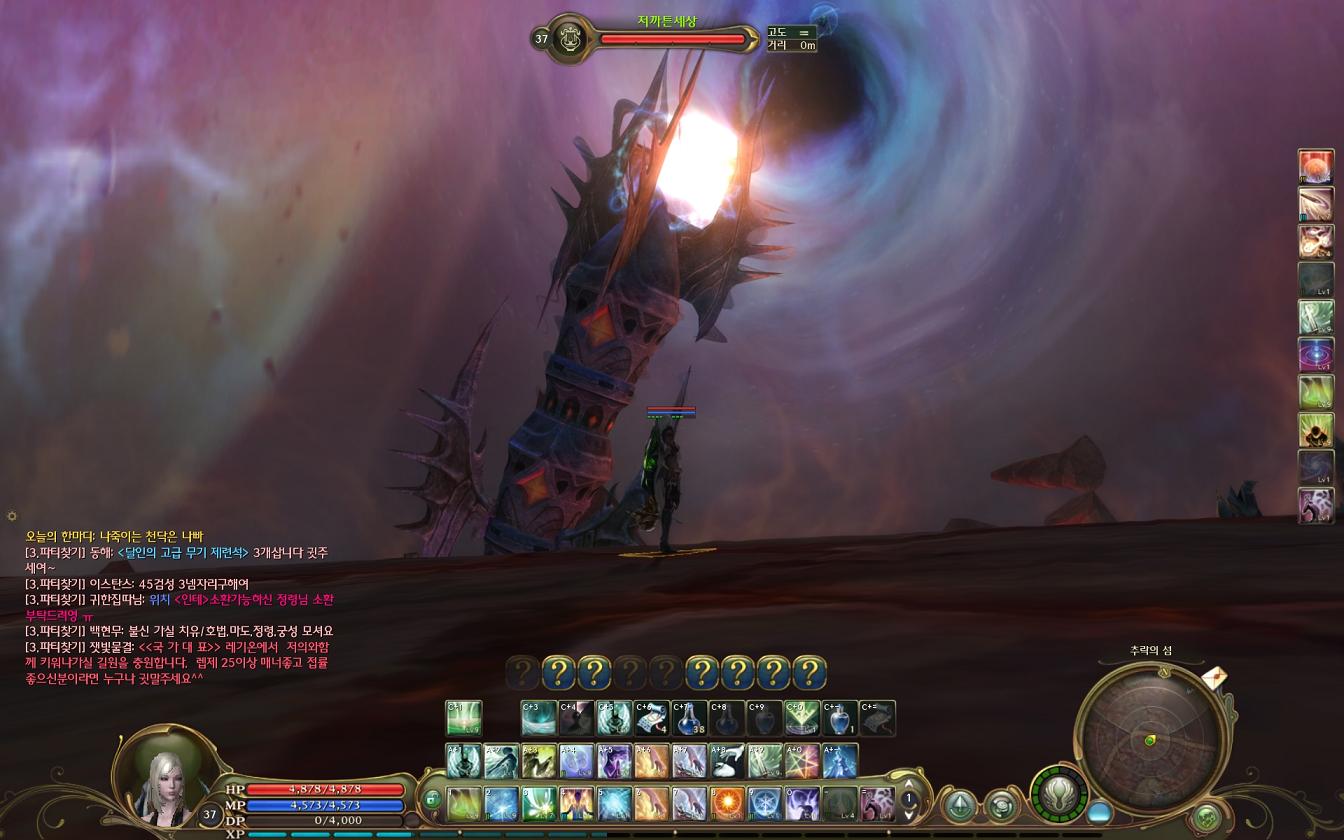The image size is (1344, 840).
Task: Click the circular minimap
Action: pyautogui.click(x=1150, y=738)
